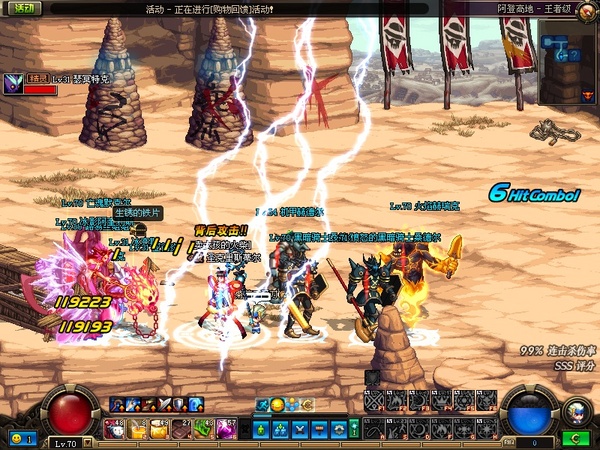600x450 pixels.
Task: Use the yellow drink quick-slot item
Action: (137, 428)
